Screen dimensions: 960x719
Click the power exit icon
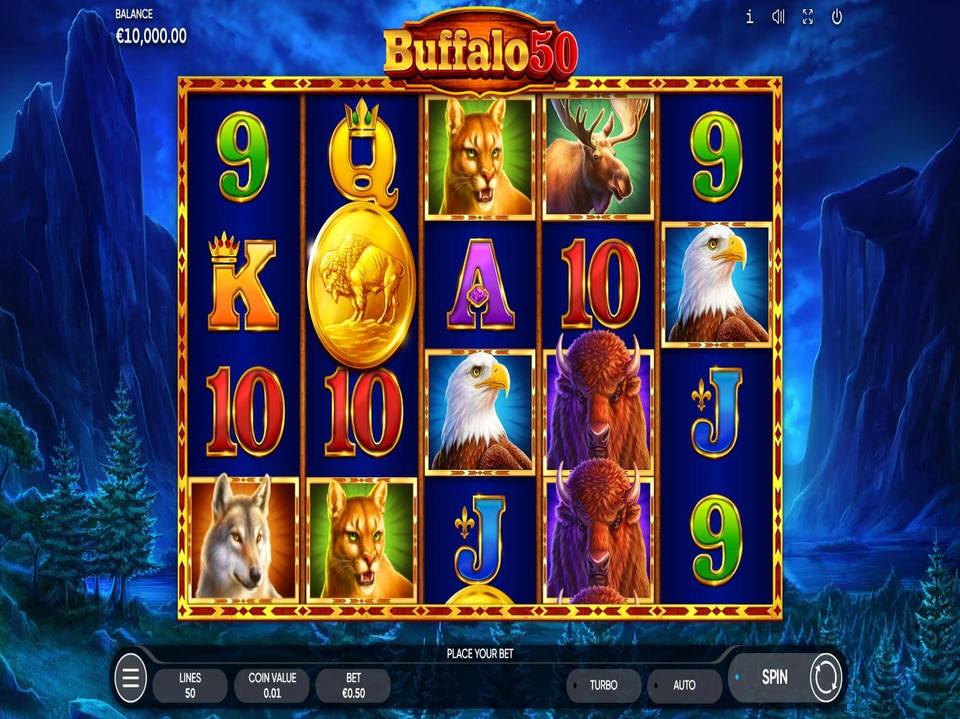point(837,17)
